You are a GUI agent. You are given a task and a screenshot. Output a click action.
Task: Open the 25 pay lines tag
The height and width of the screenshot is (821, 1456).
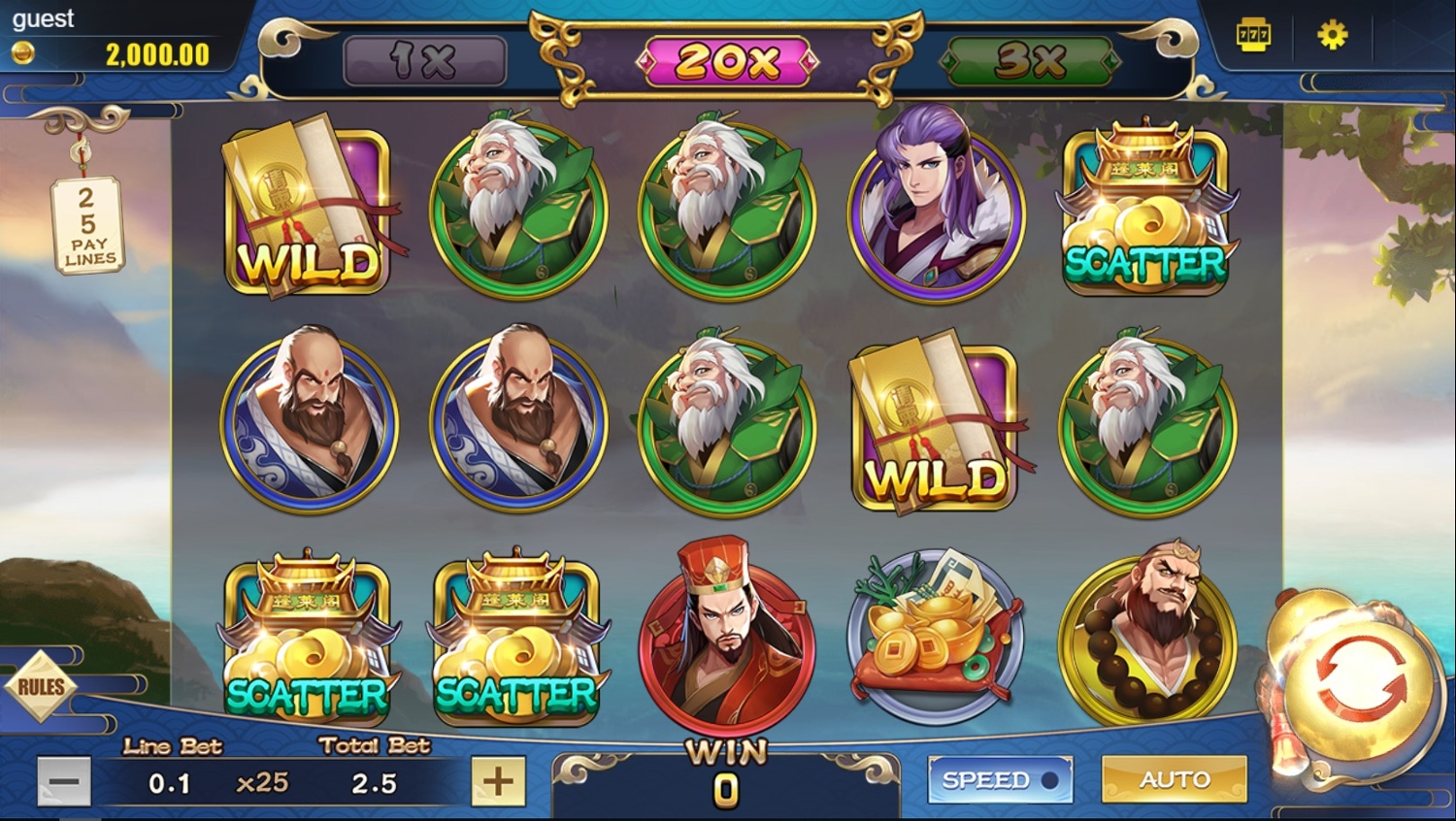[88, 225]
